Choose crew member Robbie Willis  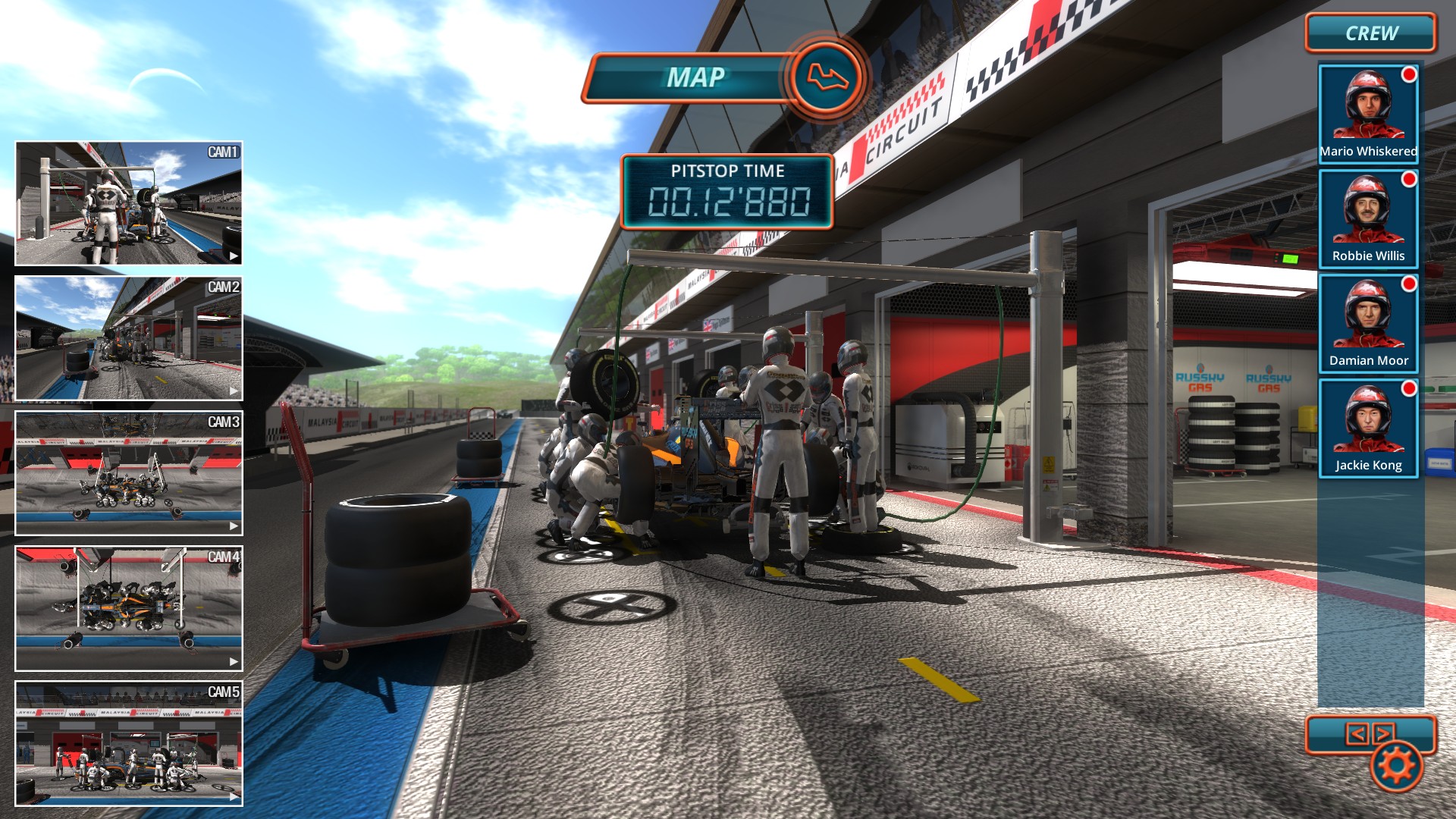(x=1368, y=218)
